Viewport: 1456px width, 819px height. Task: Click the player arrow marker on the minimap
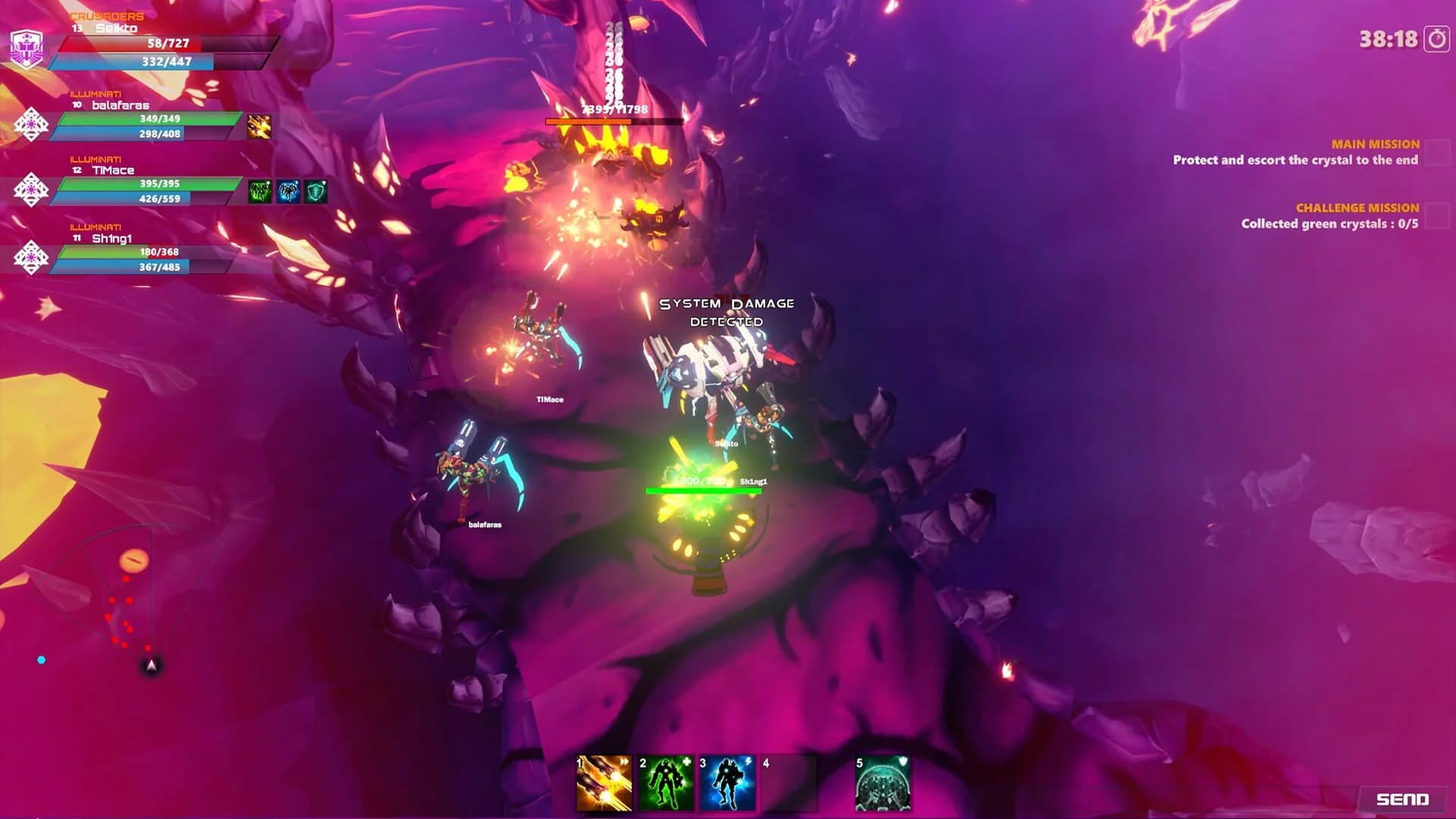click(150, 664)
